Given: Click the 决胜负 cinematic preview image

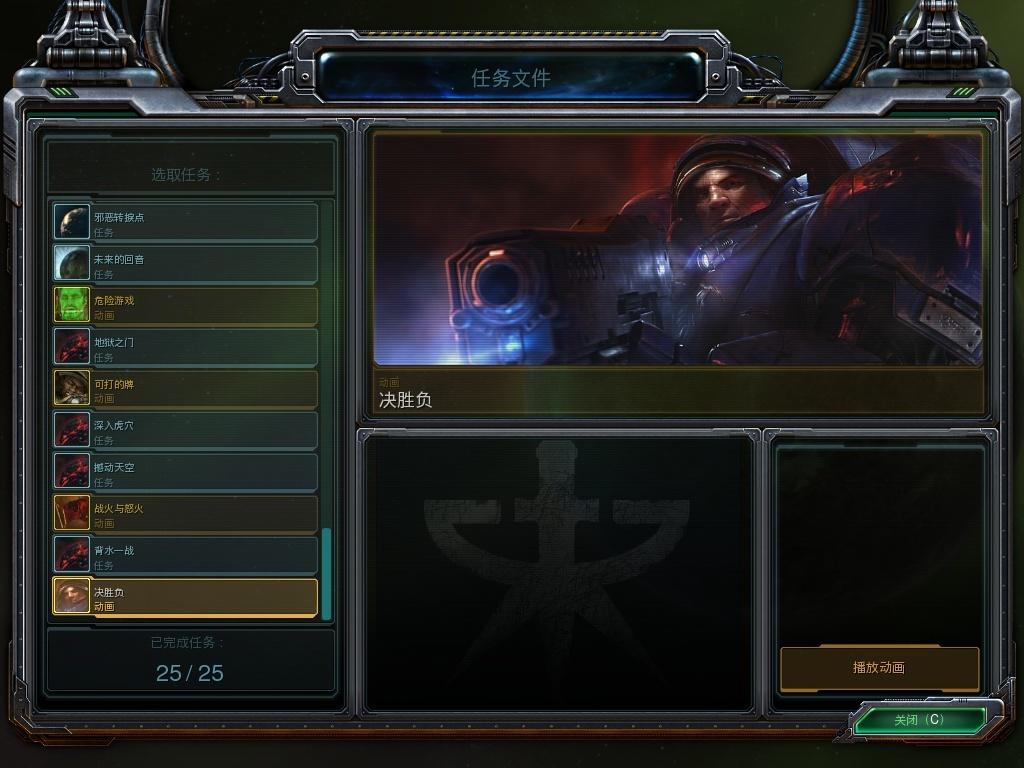Looking at the screenshot, I should (x=678, y=250).
